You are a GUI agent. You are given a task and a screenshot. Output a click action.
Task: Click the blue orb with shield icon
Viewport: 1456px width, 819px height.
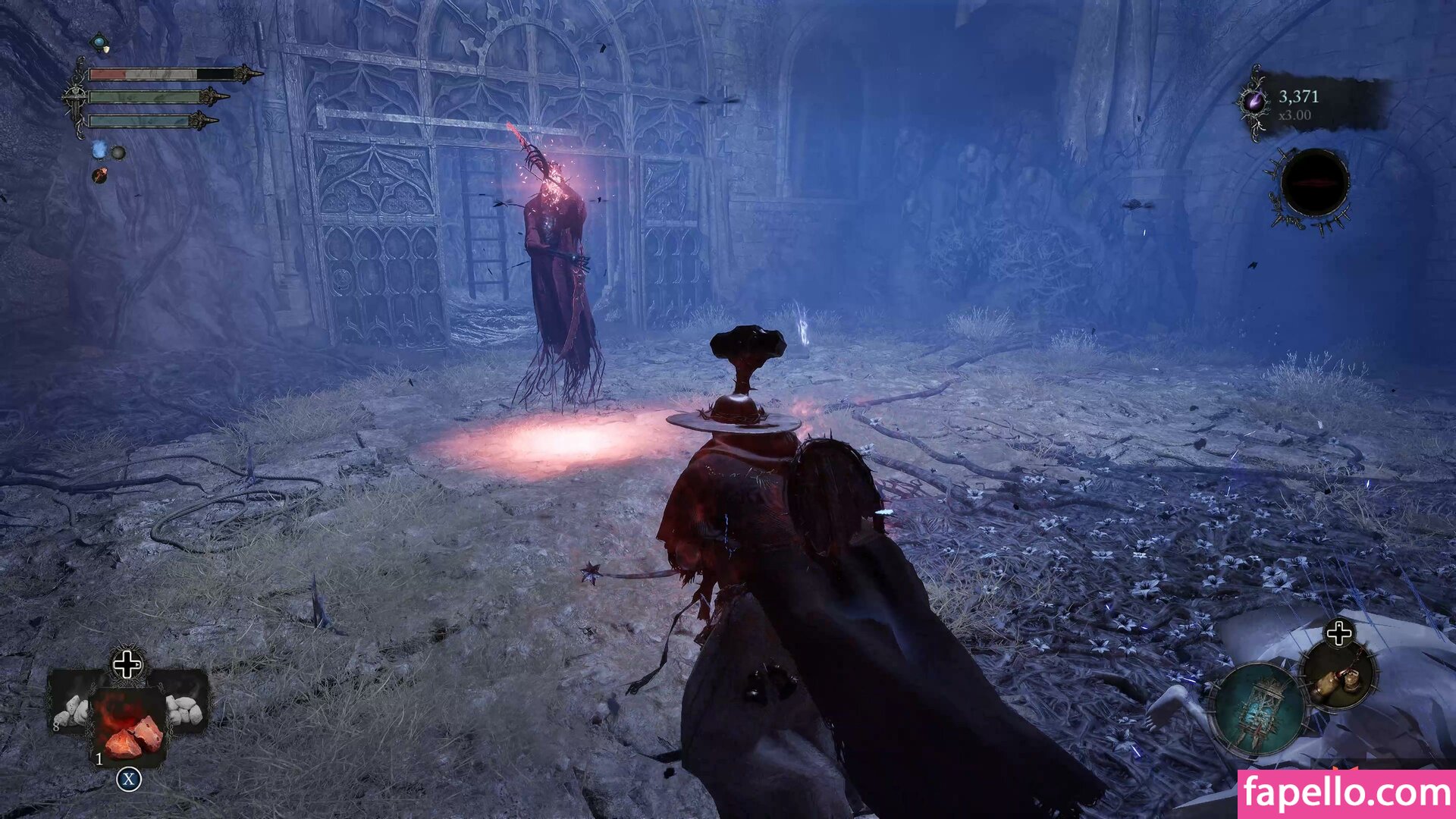(x=100, y=42)
